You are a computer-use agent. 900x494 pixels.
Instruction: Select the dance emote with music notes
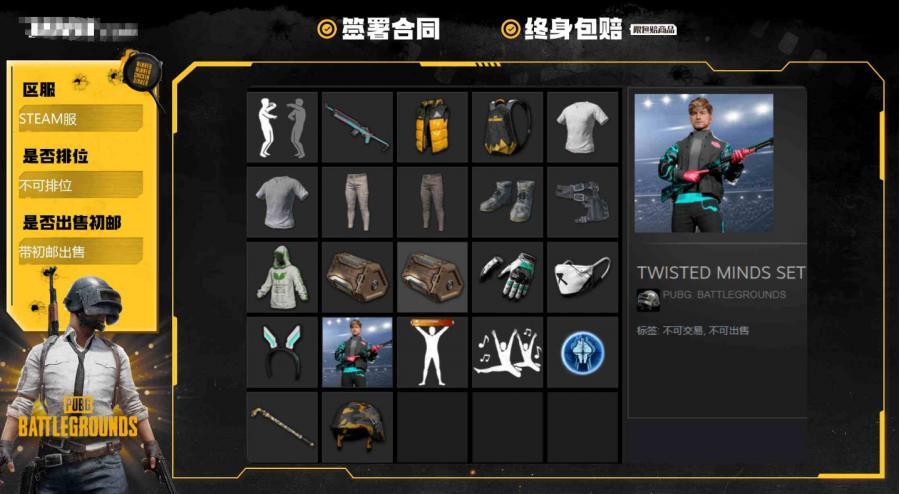(507, 352)
